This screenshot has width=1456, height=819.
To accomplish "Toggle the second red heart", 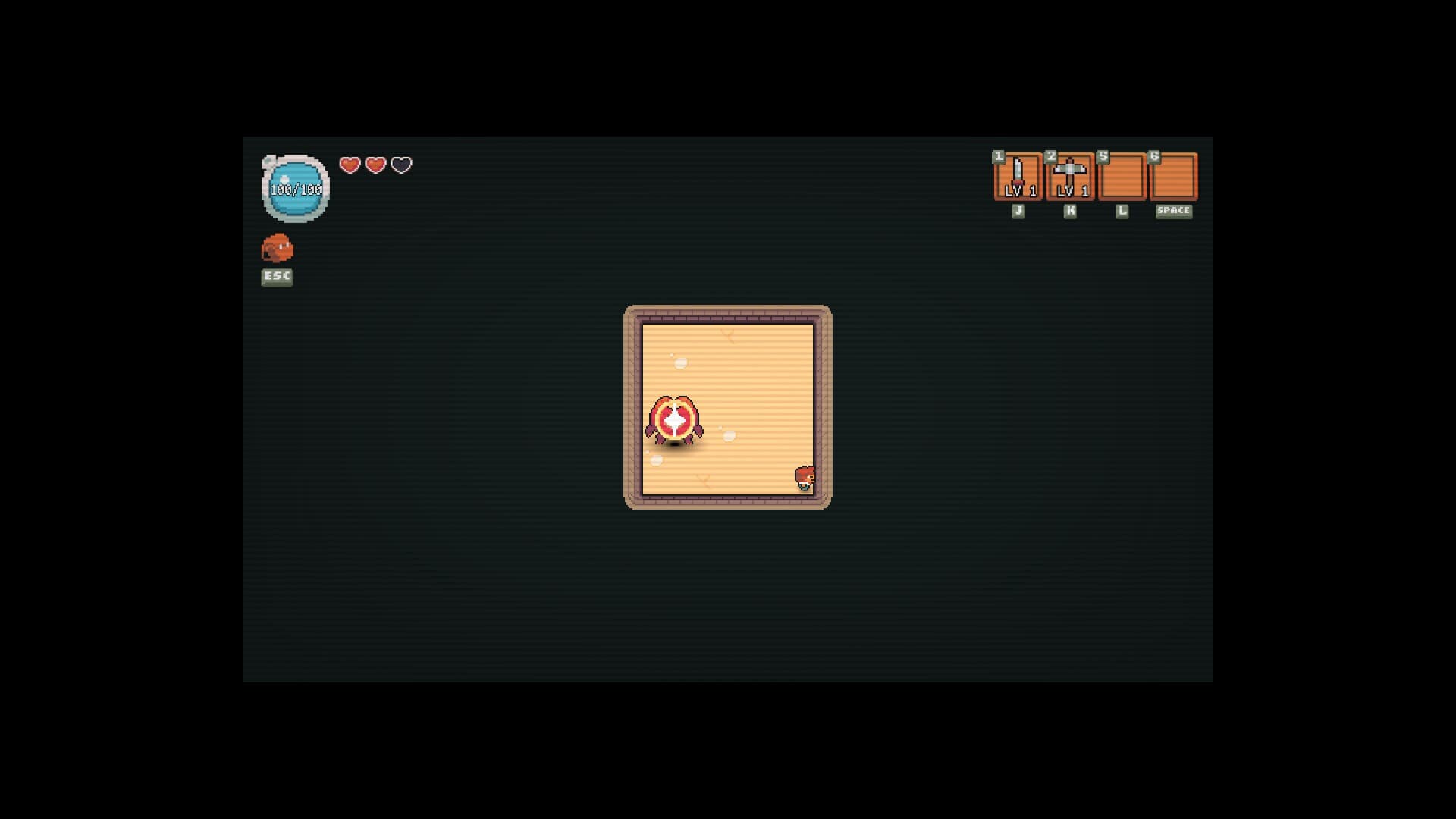I will click(x=374, y=165).
